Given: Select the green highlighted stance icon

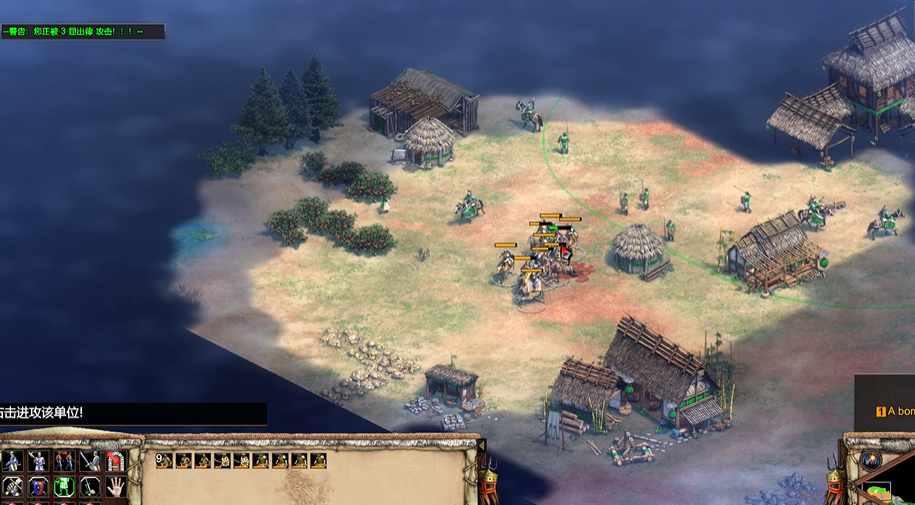Looking at the screenshot, I should click(x=64, y=486).
